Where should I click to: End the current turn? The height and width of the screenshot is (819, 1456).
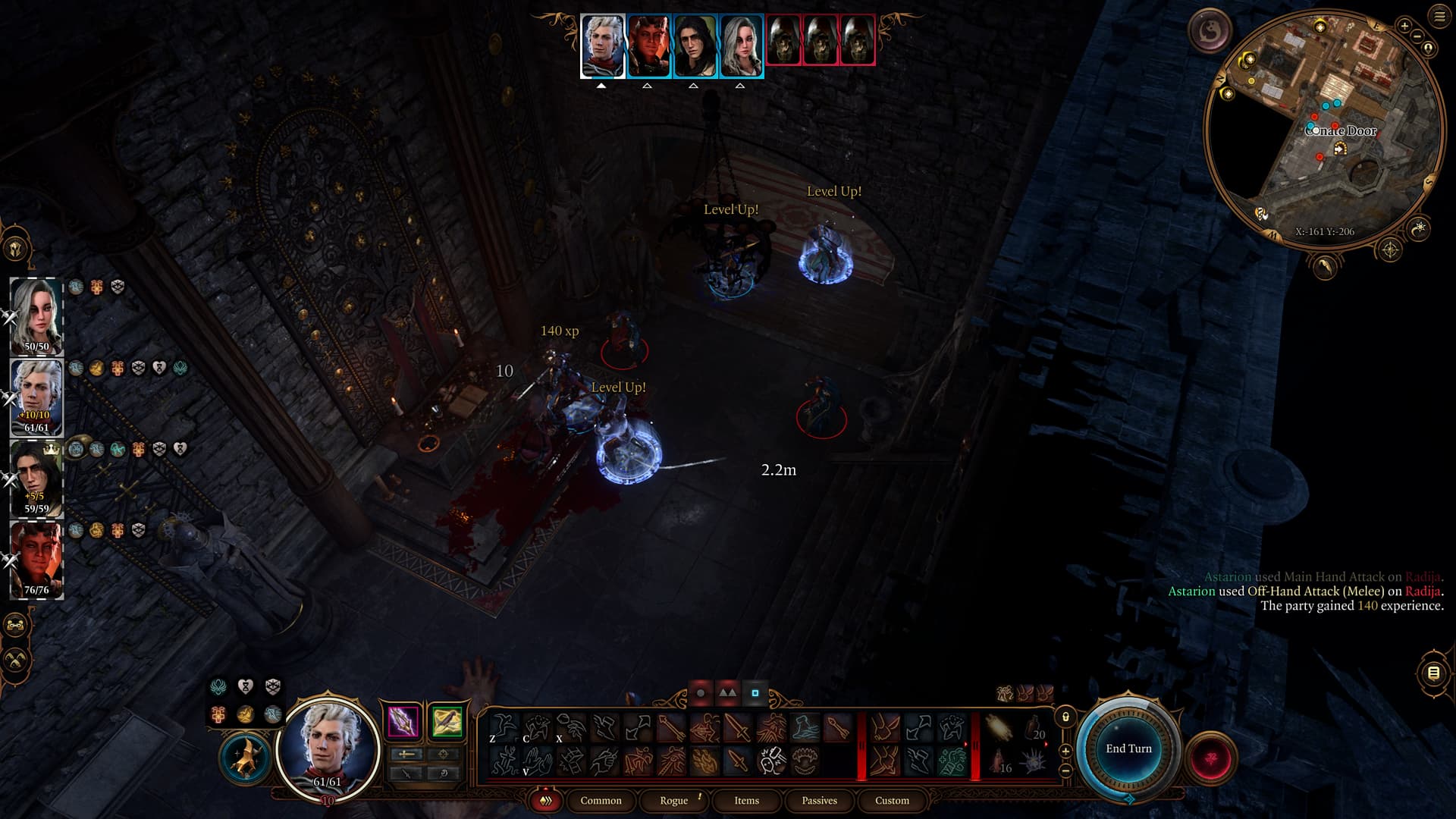coord(1128,748)
